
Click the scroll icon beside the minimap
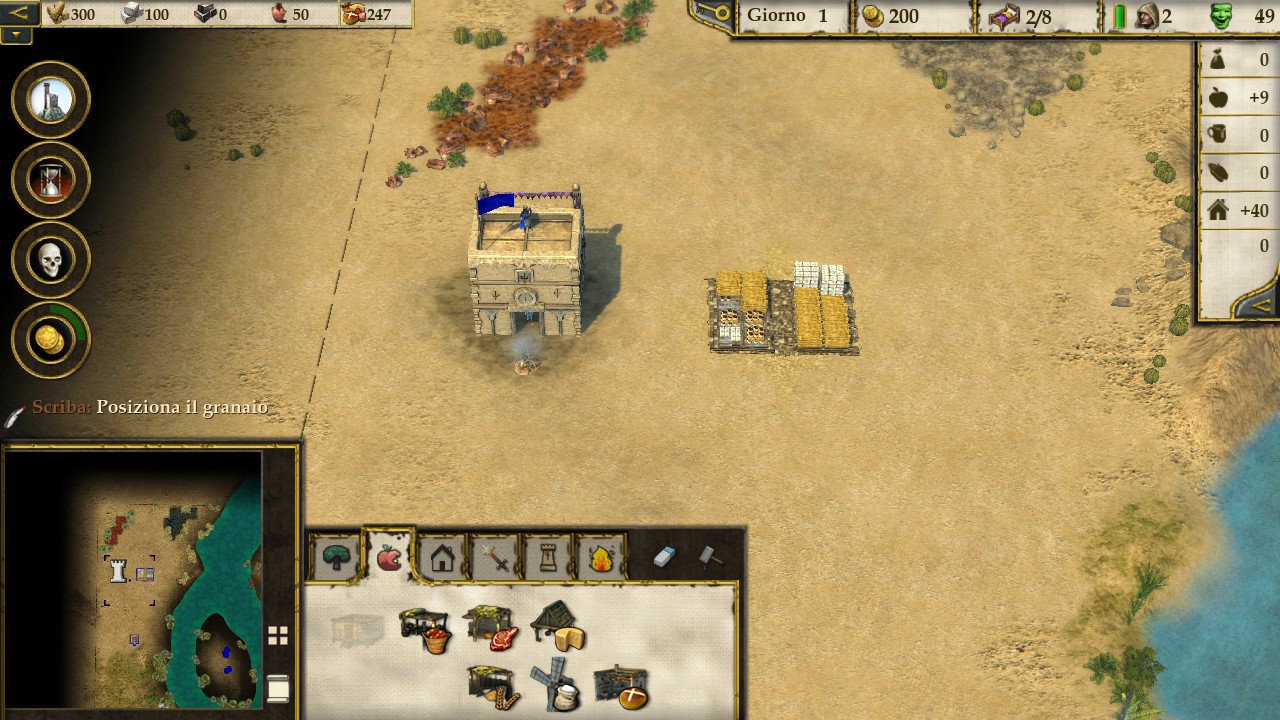(278, 688)
